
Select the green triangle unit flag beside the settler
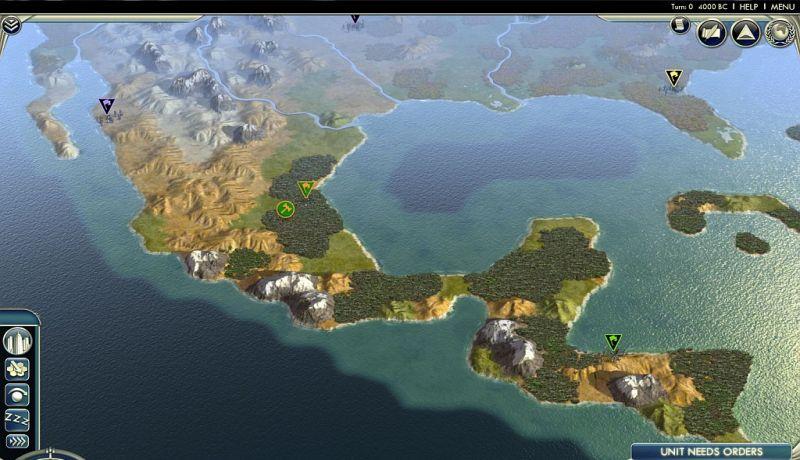pyautogui.click(x=306, y=188)
